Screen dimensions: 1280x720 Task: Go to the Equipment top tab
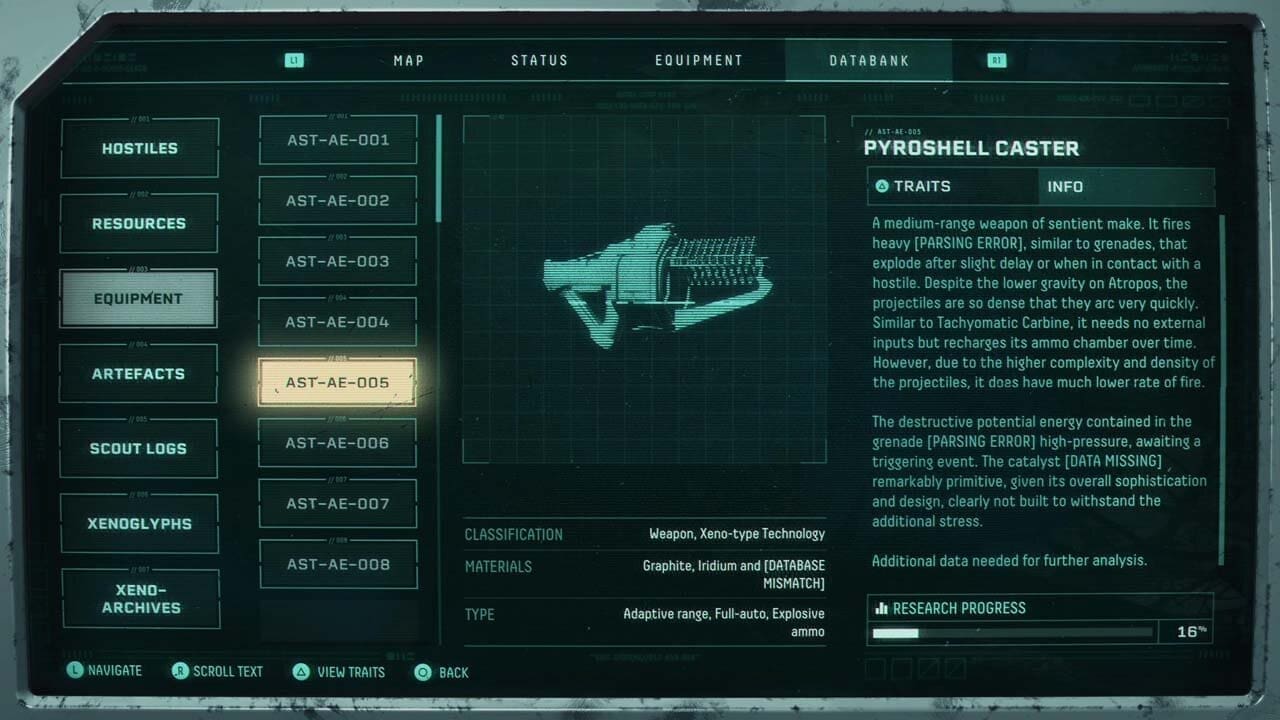699,60
